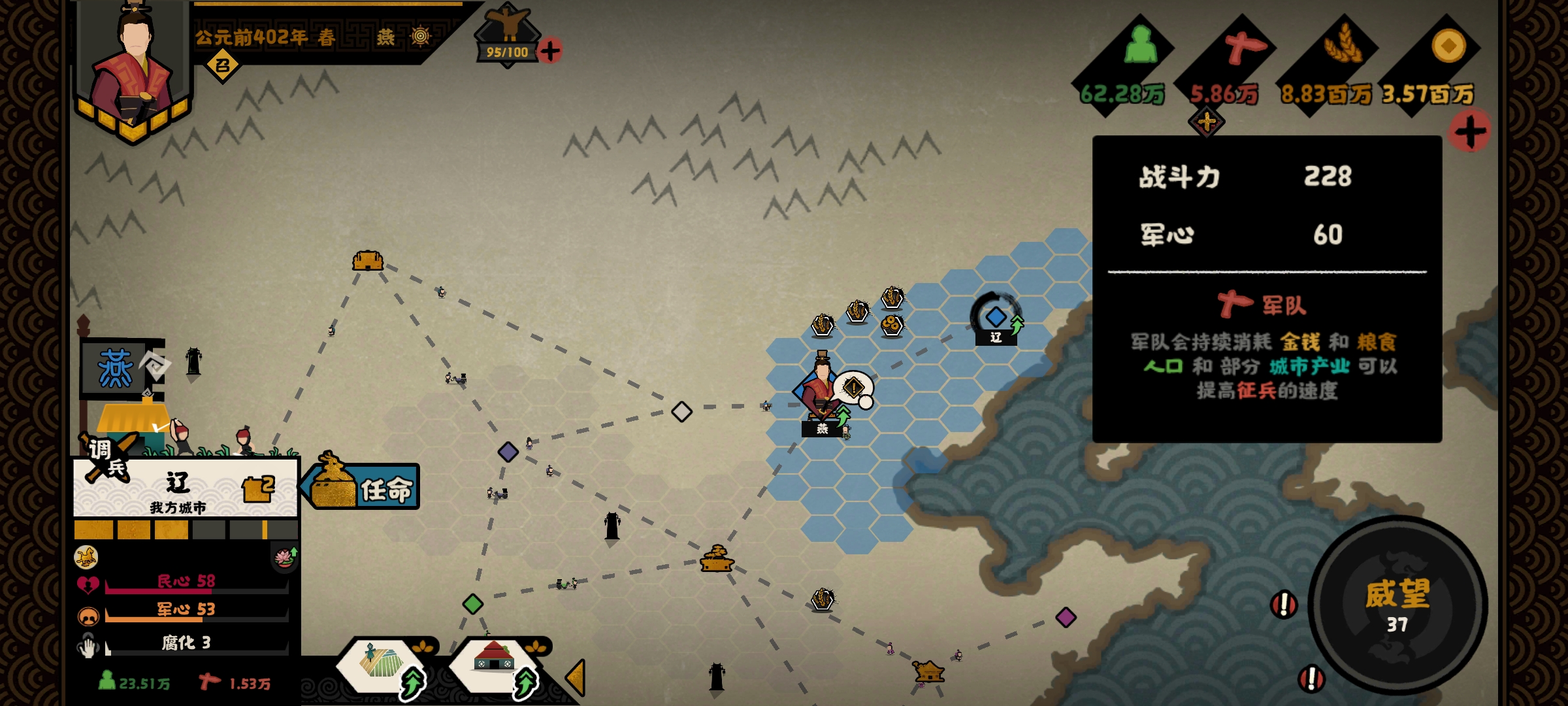The width and height of the screenshot is (1568, 706).
Task: Check the grain wheat resource icon
Action: coord(1343,44)
